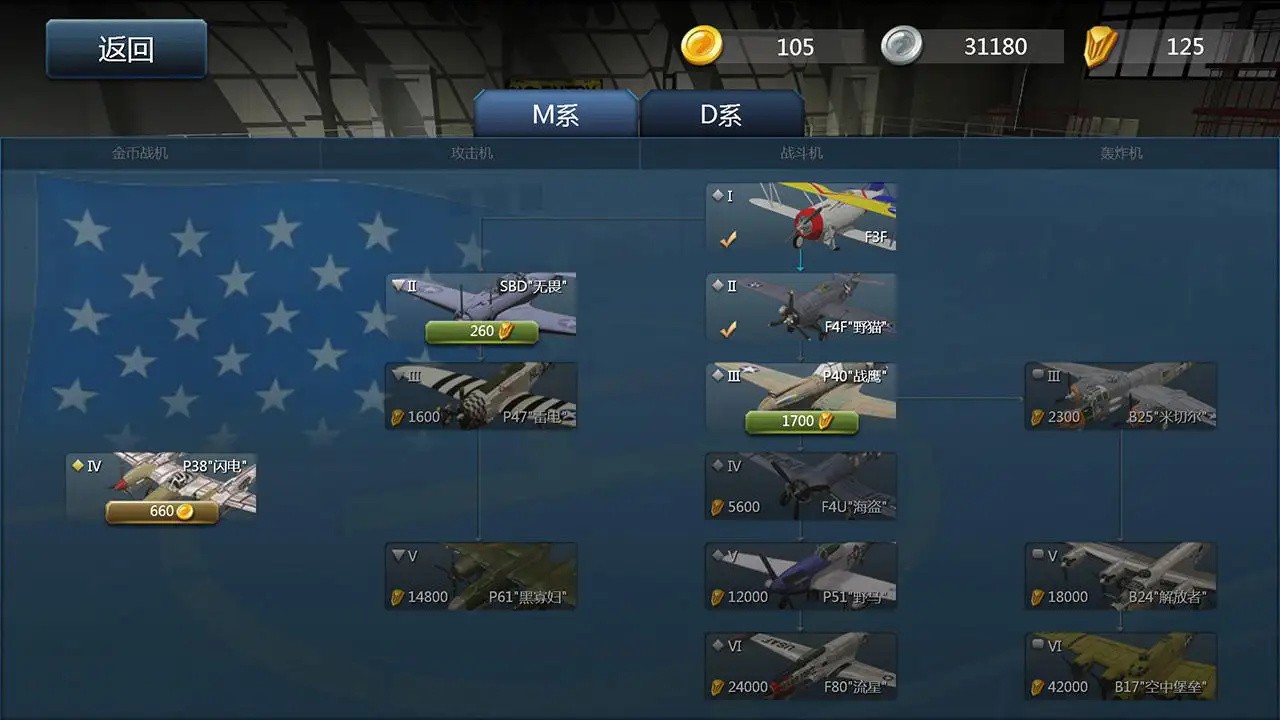Click the 660 gold price tag on P38
This screenshot has height=720, width=1280.
160,512
